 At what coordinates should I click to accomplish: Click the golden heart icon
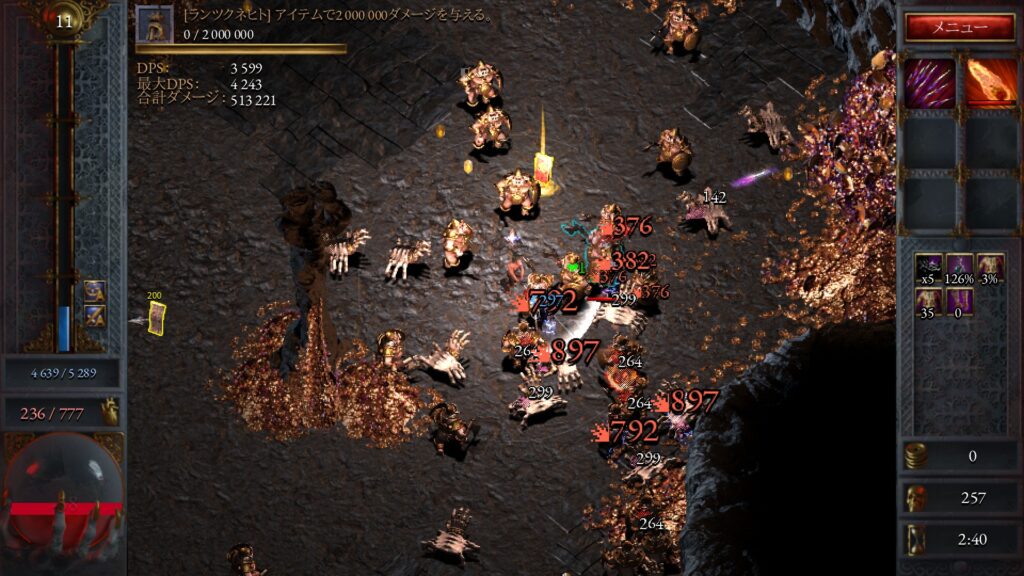[108, 411]
